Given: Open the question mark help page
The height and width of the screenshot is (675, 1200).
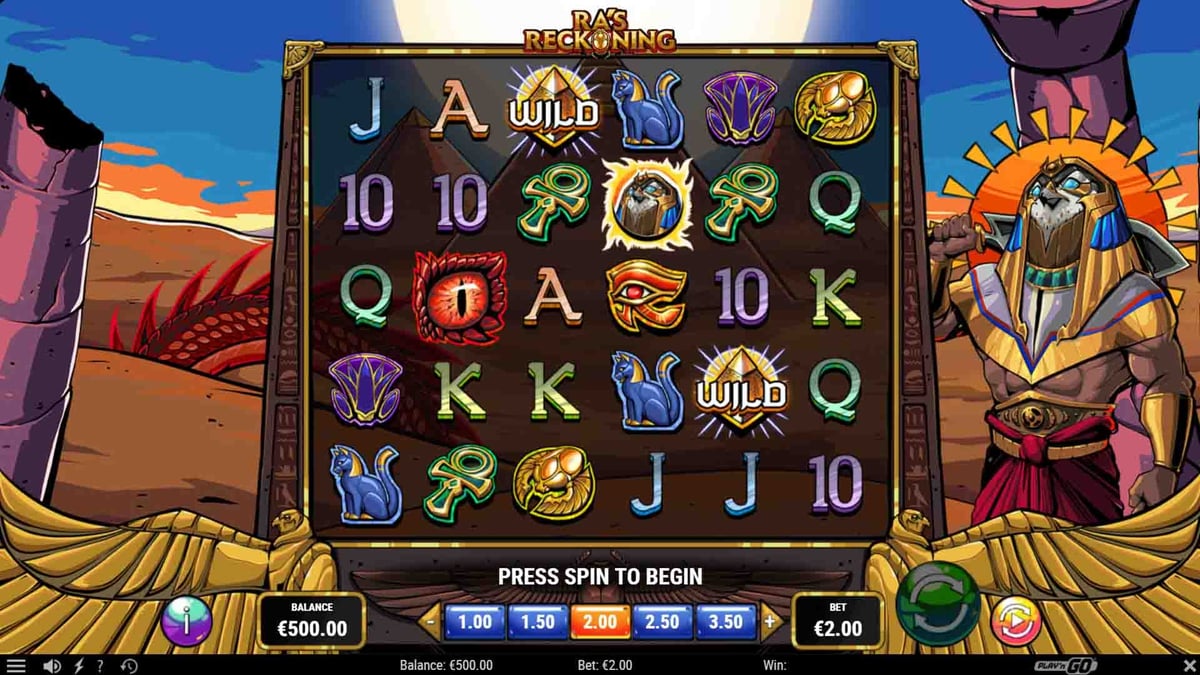Looking at the screenshot, I should 100,666.
